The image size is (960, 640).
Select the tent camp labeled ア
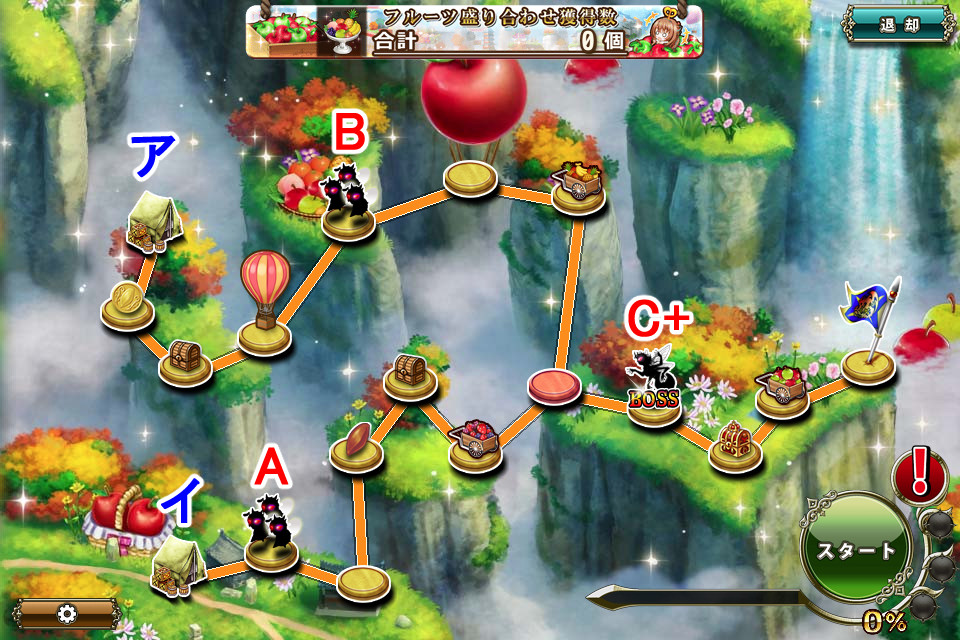point(154,218)
